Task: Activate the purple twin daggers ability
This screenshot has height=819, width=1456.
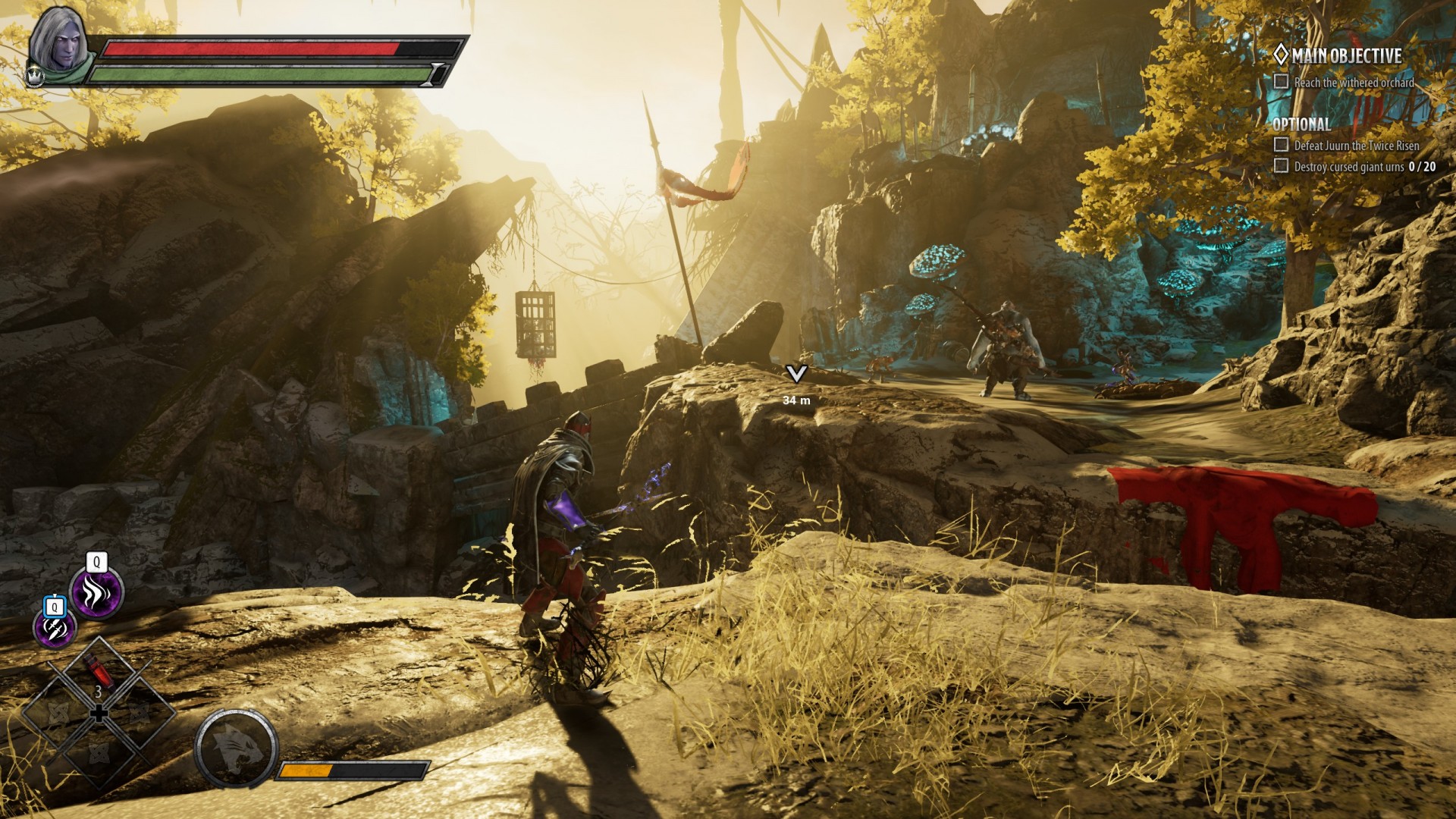Action: [55, 629]
